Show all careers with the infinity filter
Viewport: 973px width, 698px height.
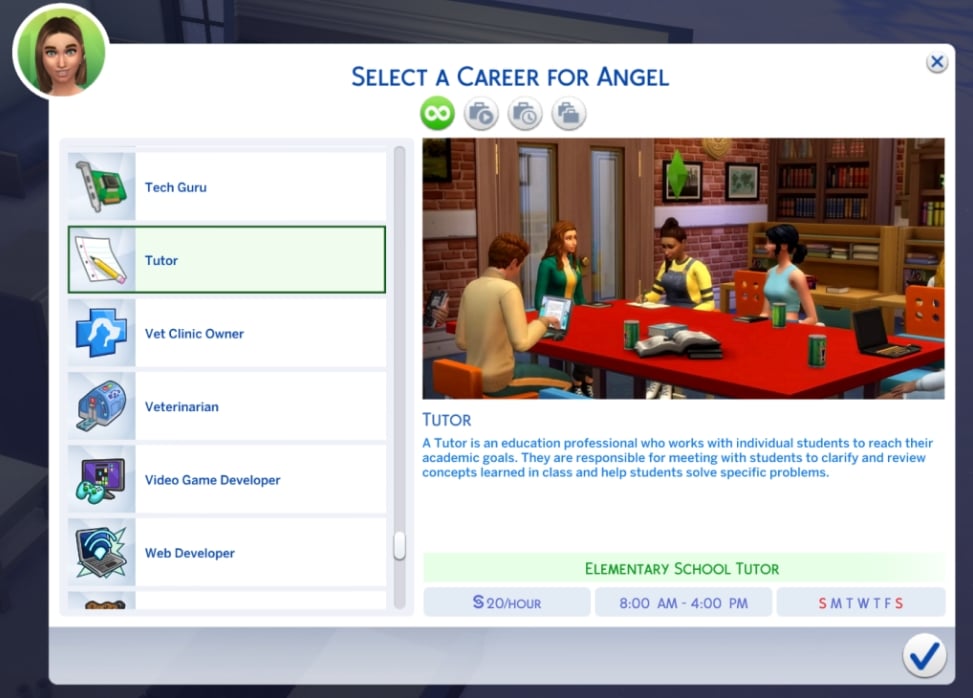[437, 114]
